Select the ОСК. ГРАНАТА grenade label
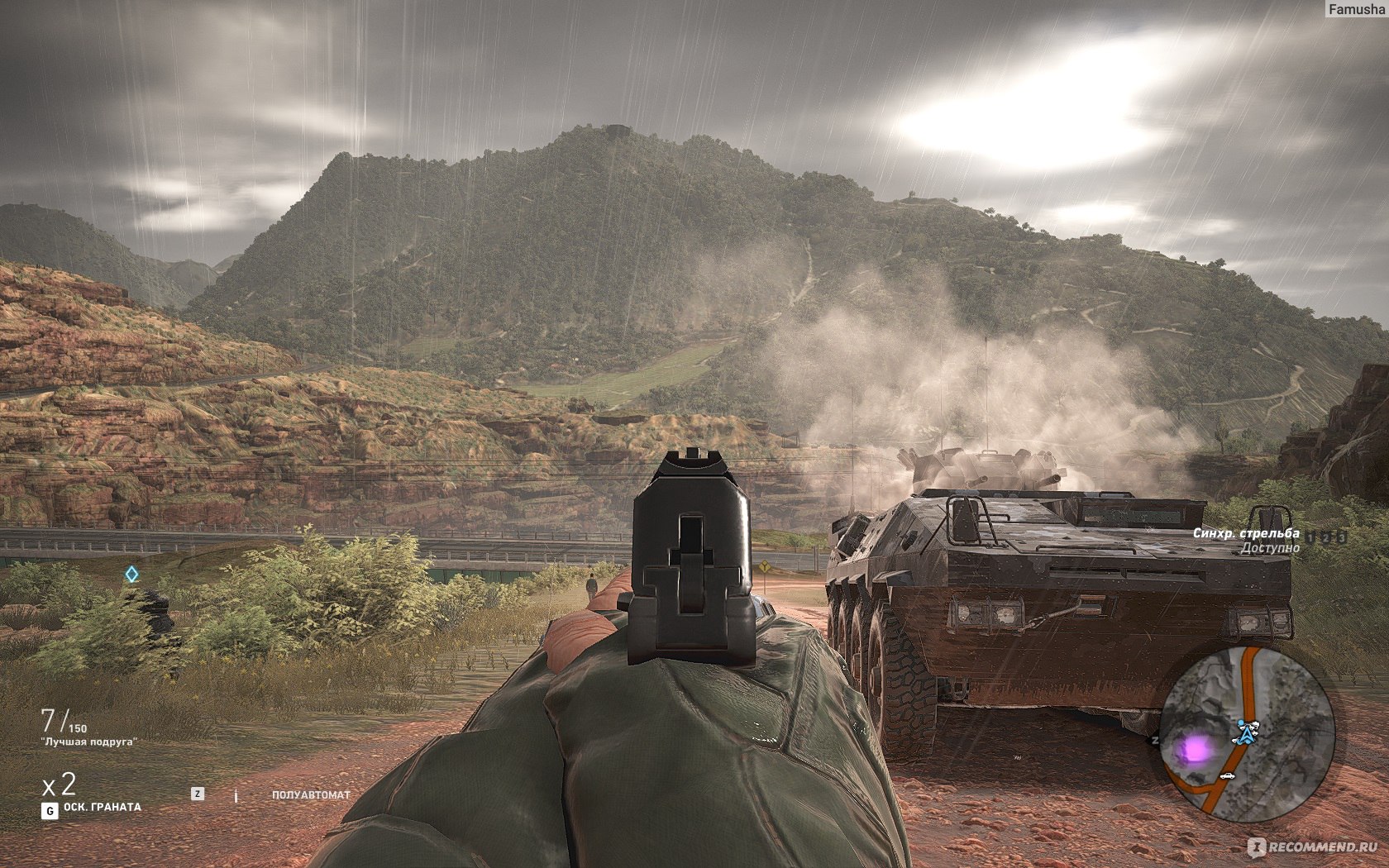This screenshot has height=868, width=1389. [x=103, y=807]
